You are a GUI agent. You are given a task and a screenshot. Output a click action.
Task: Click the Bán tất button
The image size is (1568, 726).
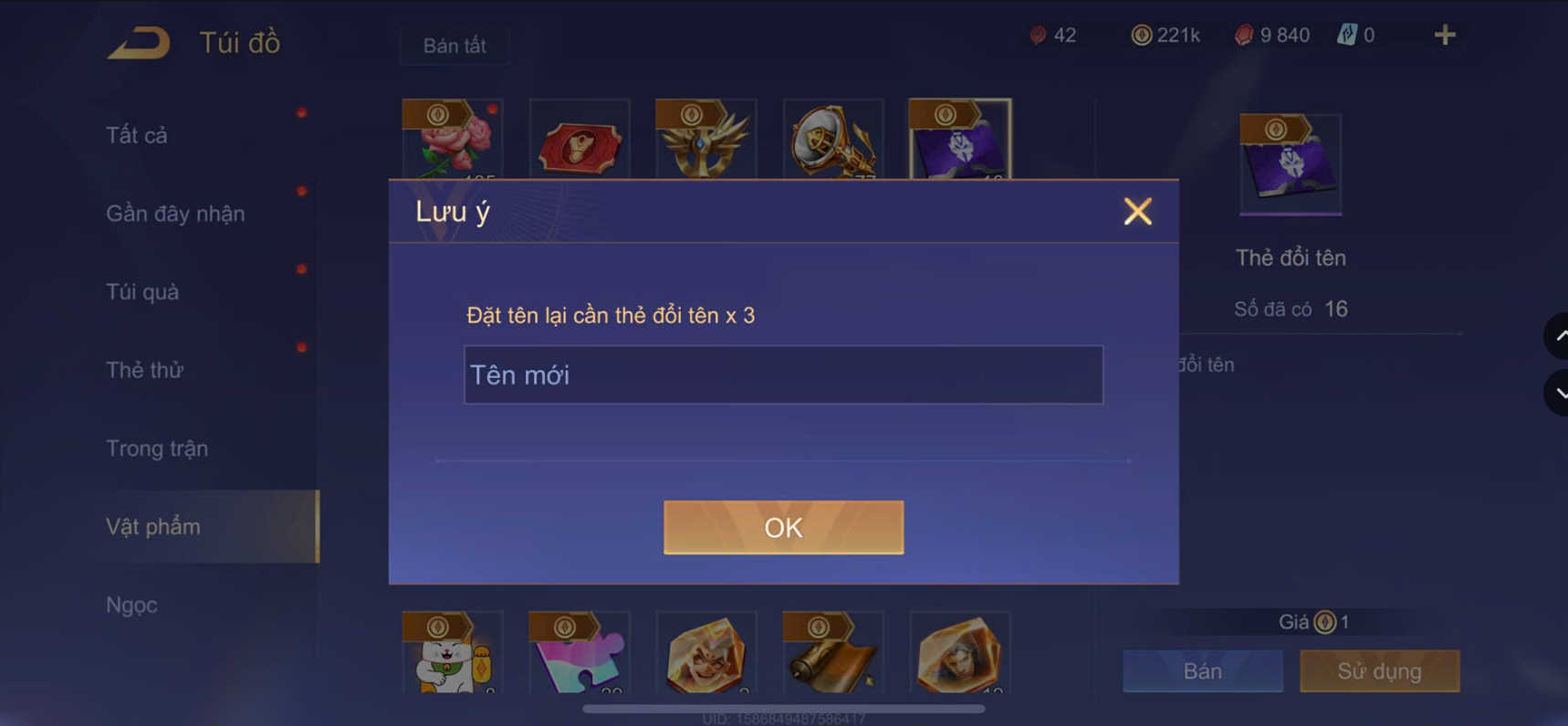point(454,46)
